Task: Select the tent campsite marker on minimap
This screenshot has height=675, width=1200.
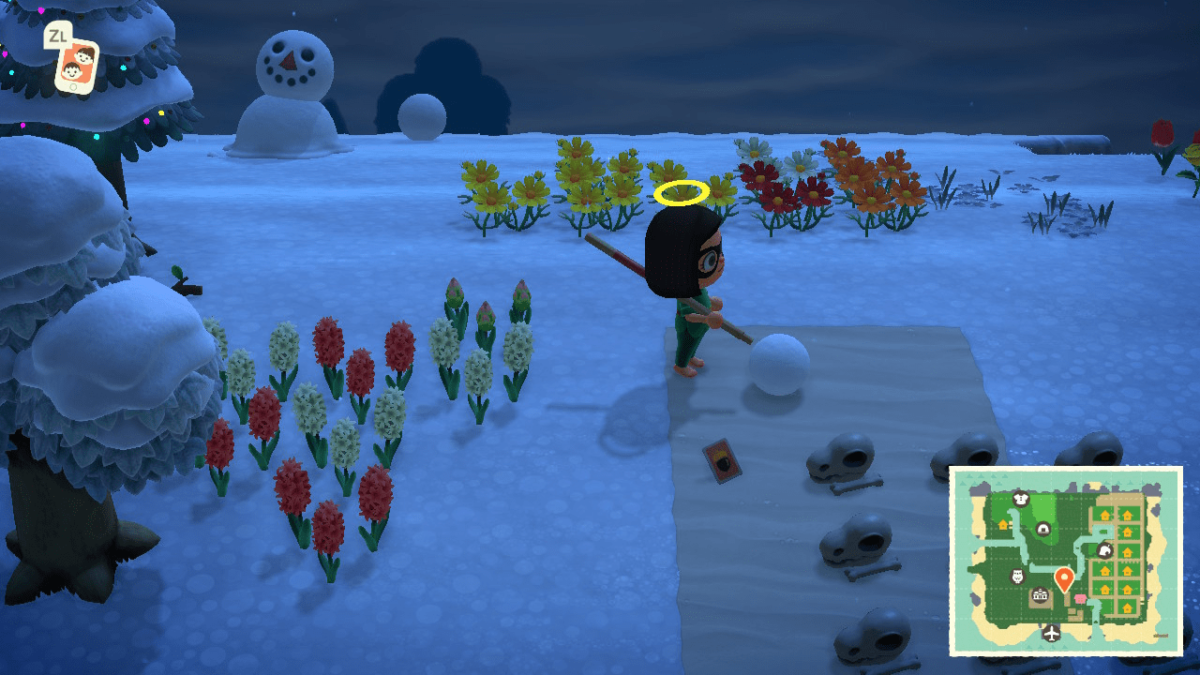Action: point(1043,528)
